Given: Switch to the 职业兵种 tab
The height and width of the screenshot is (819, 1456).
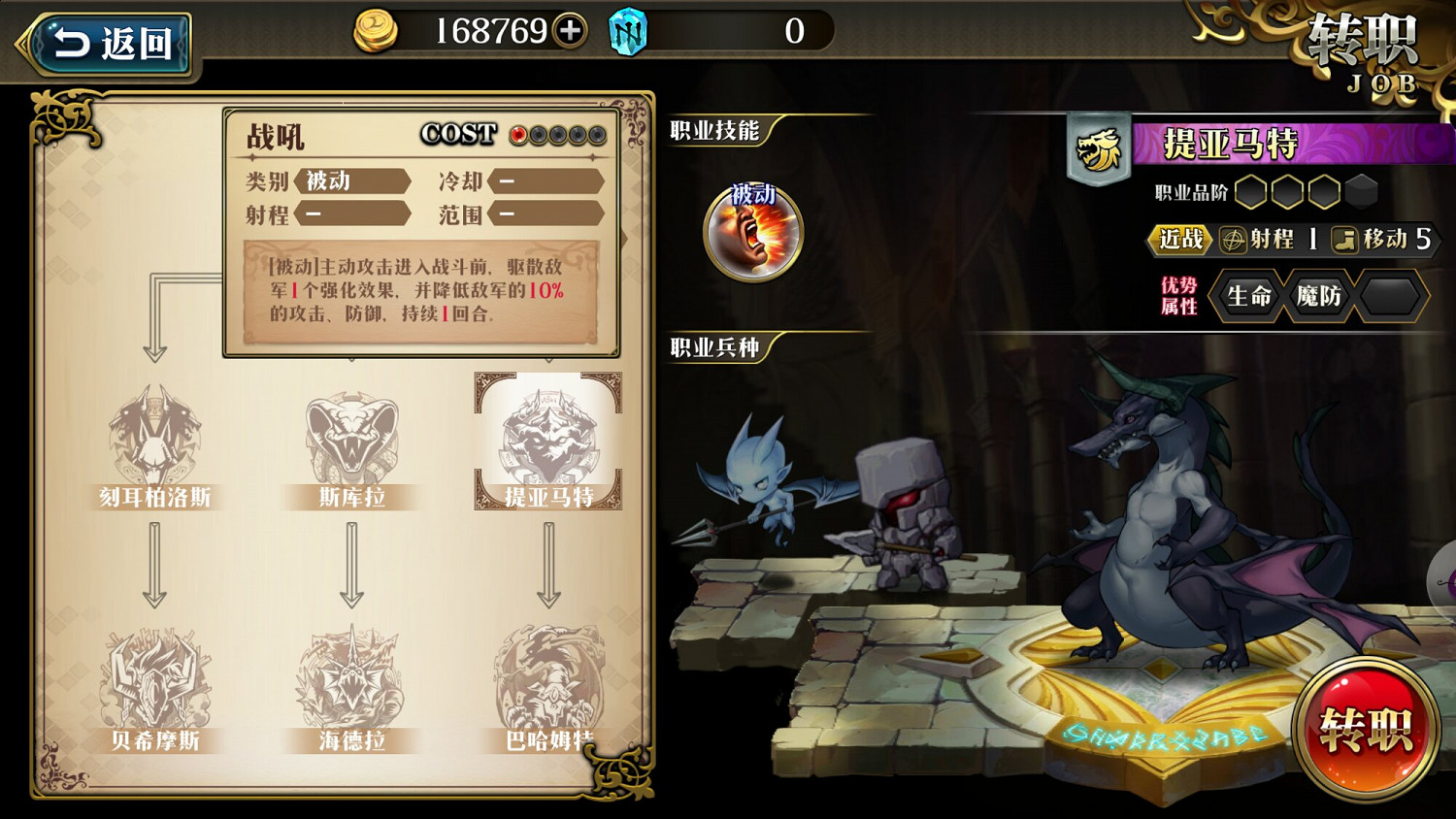Looking at the screenshot, I should click(x=715, y=347).
